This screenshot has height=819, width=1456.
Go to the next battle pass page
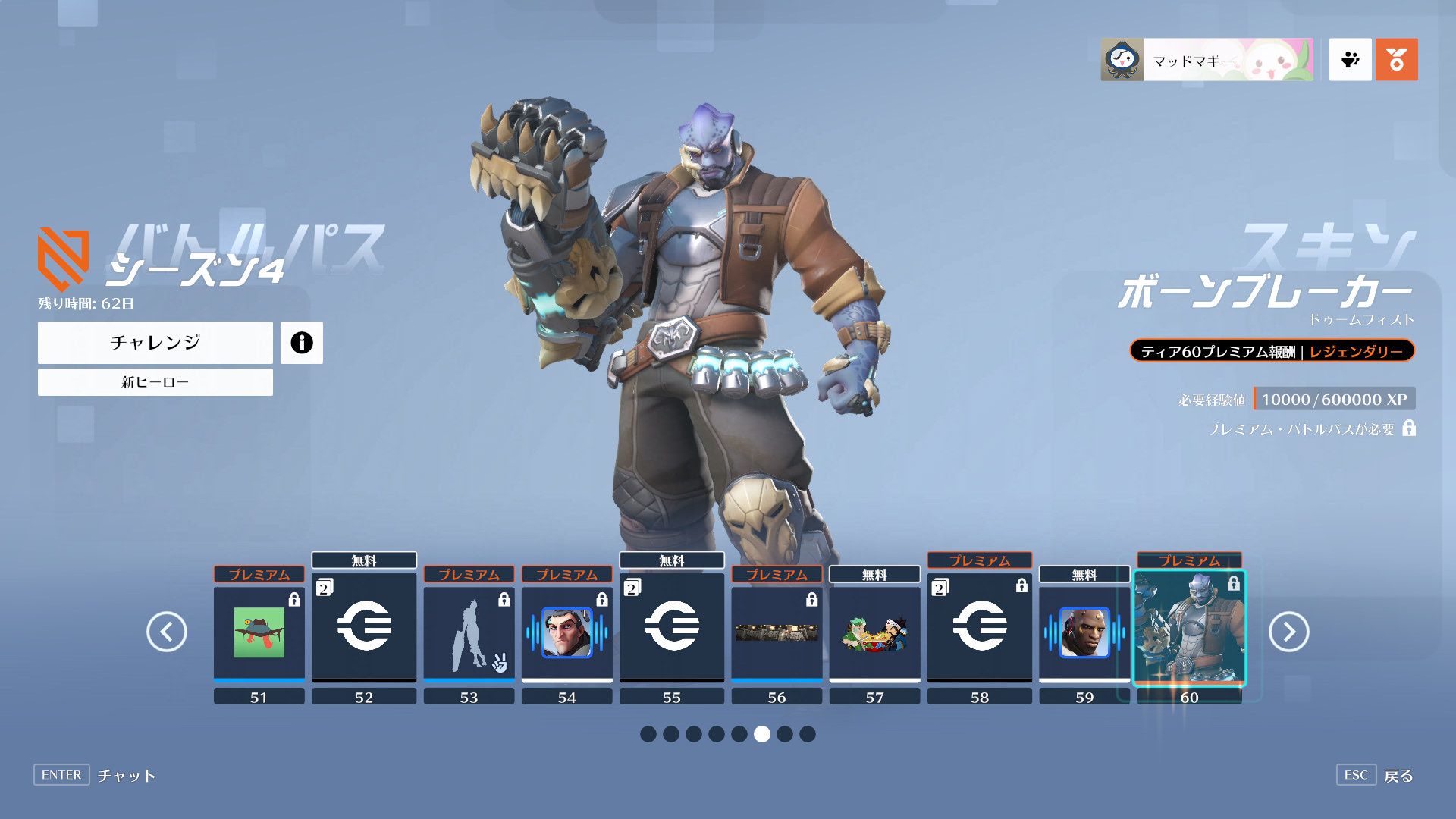pyautogui.click(x=1288, y=632)
